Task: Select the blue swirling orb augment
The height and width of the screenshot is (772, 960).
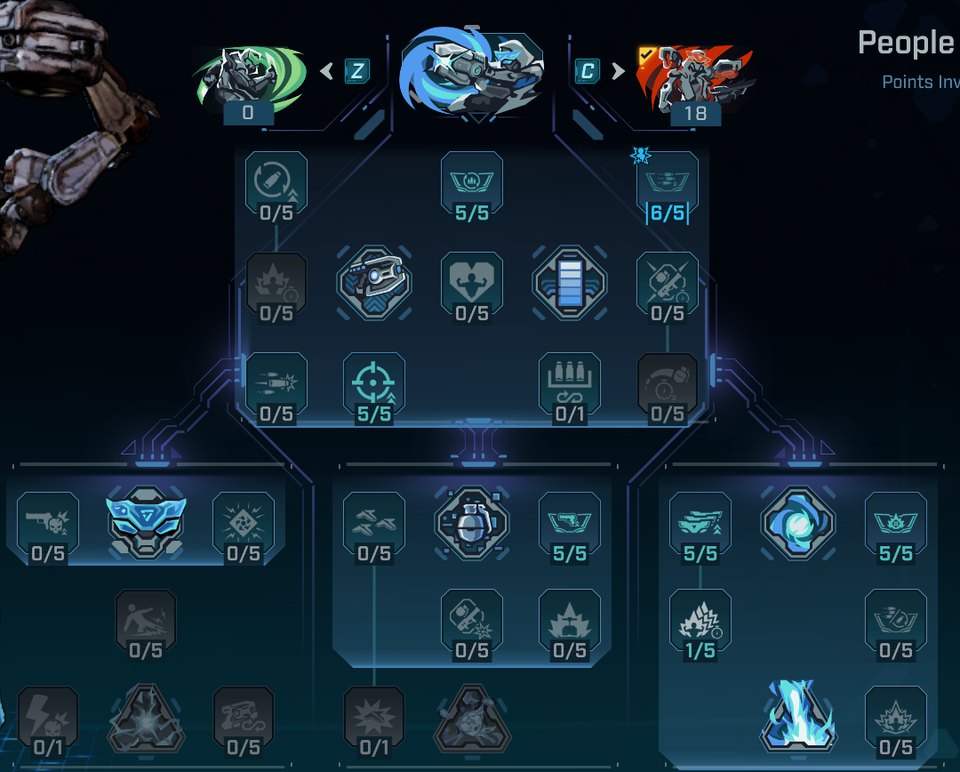Action: [x=798, y=522]
